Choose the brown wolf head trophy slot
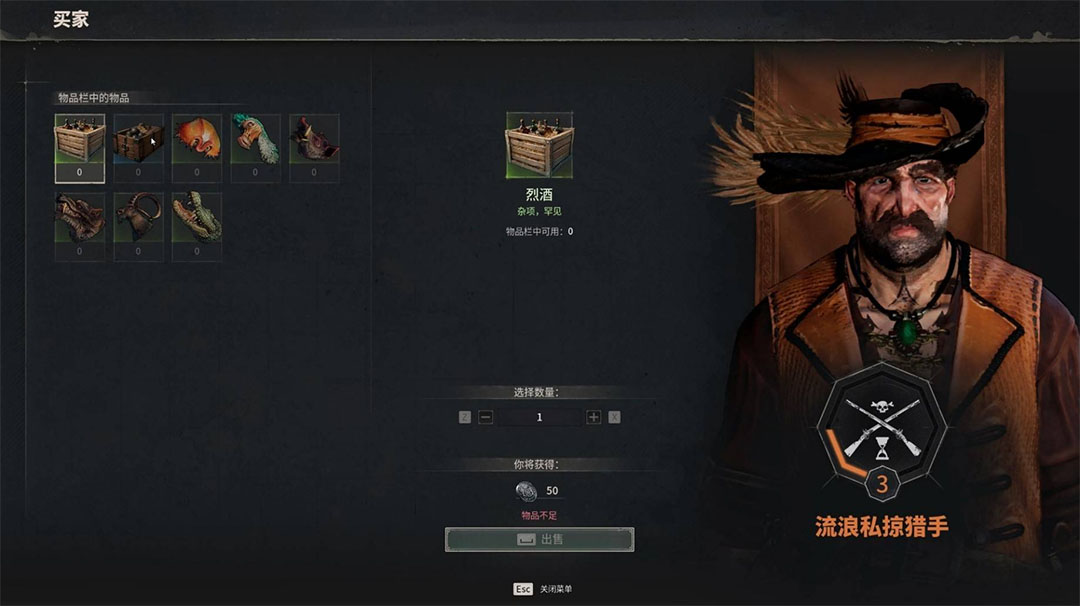The height and width of the screenshot is (606, 1080). [79, 220]
